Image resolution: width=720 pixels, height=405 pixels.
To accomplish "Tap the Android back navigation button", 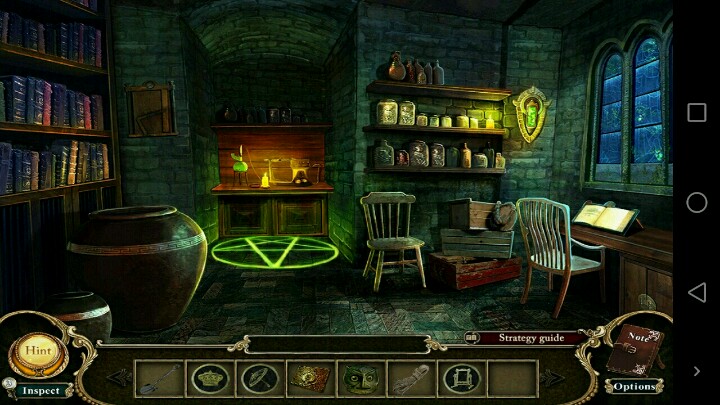I will 696,292.
